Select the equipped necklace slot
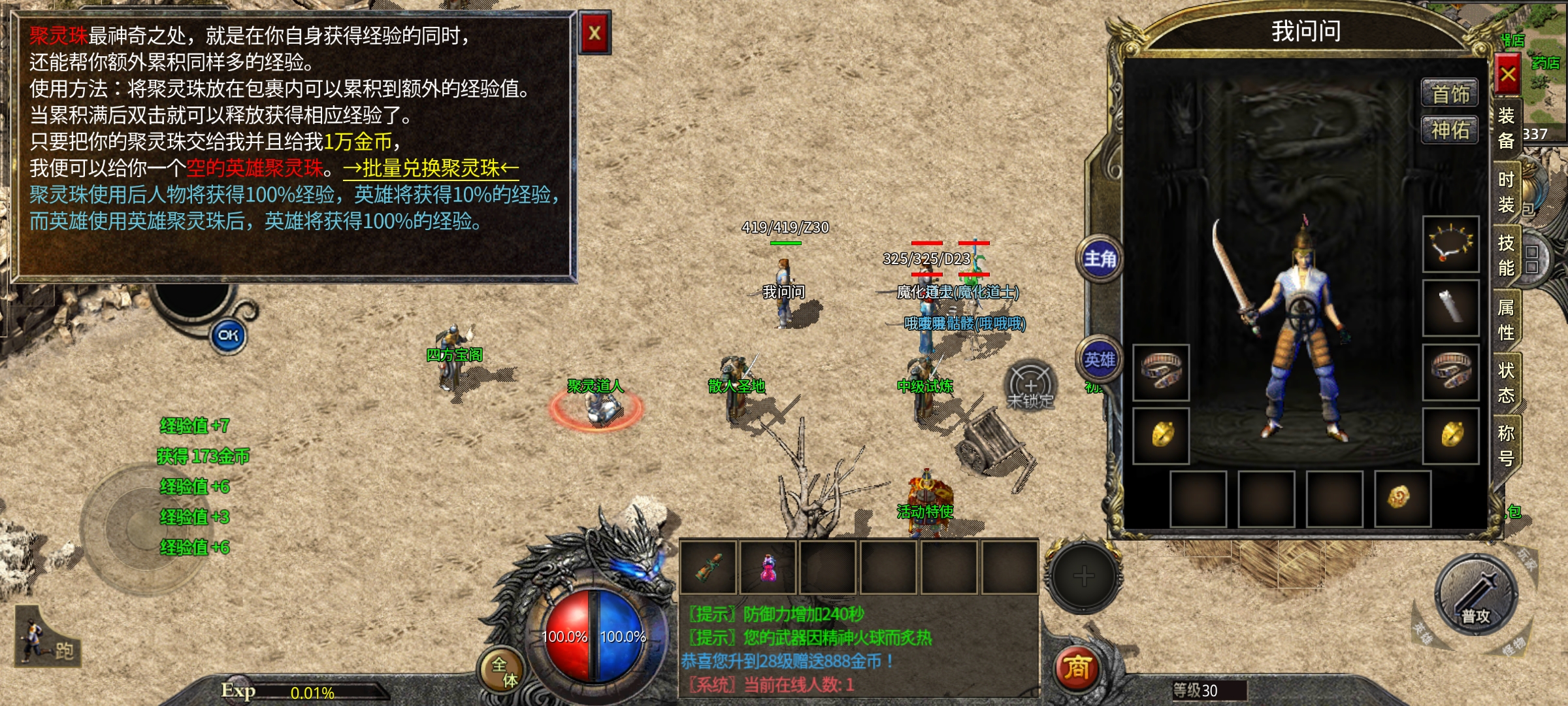1568x706 pixels. tap(1451, 244)
